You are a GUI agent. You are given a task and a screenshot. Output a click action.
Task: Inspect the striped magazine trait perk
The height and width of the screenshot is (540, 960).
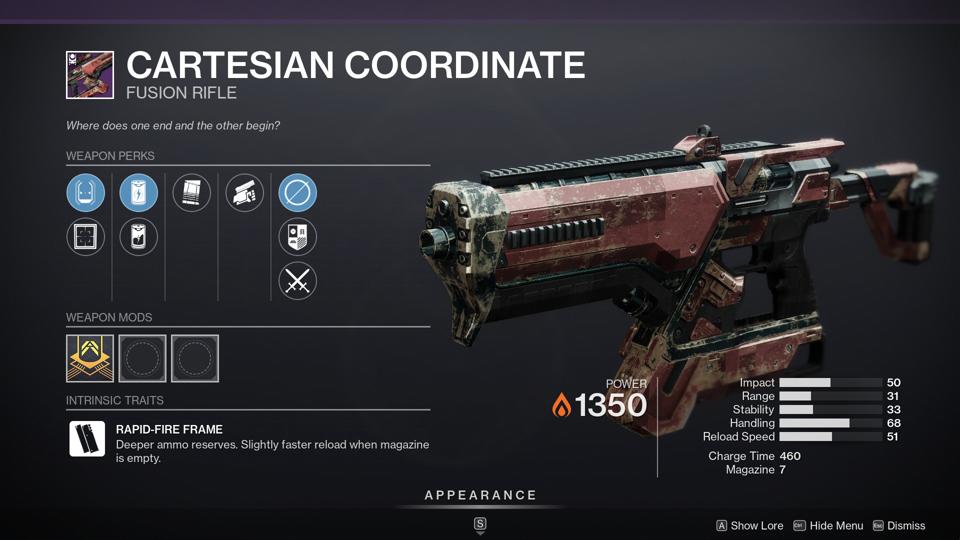coord(192,193)
